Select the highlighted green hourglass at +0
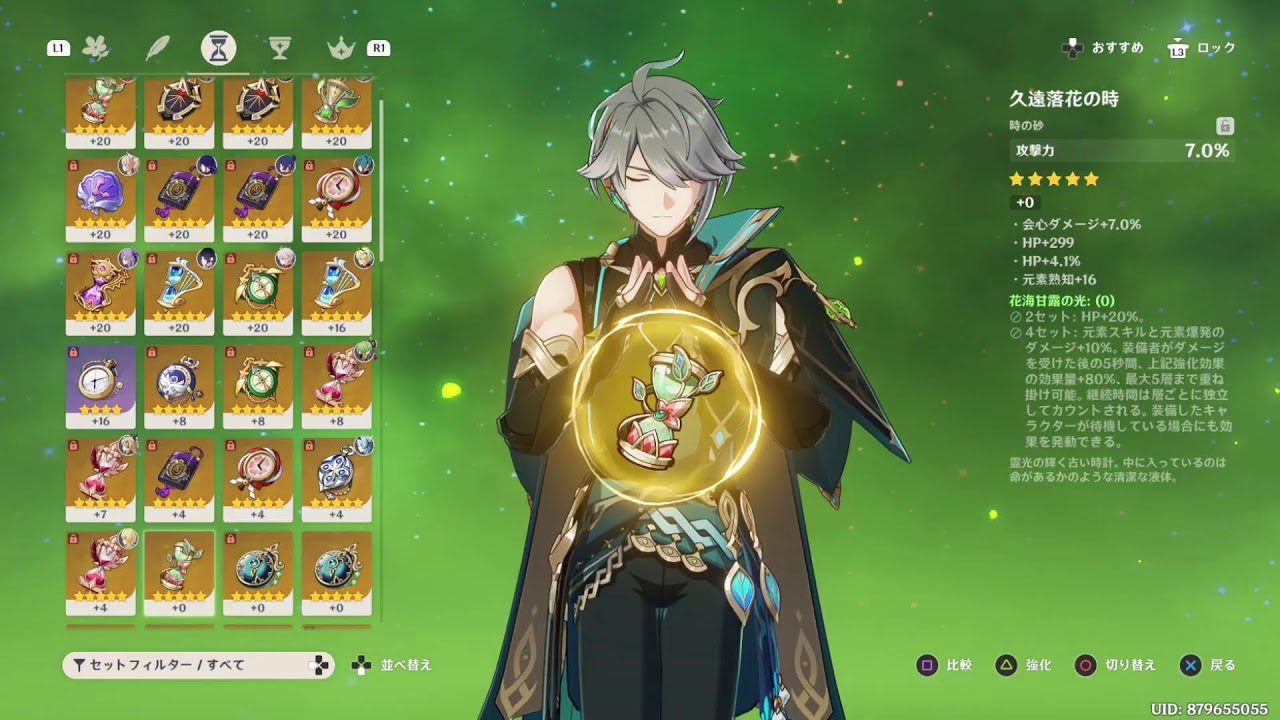 coord(179,571)
